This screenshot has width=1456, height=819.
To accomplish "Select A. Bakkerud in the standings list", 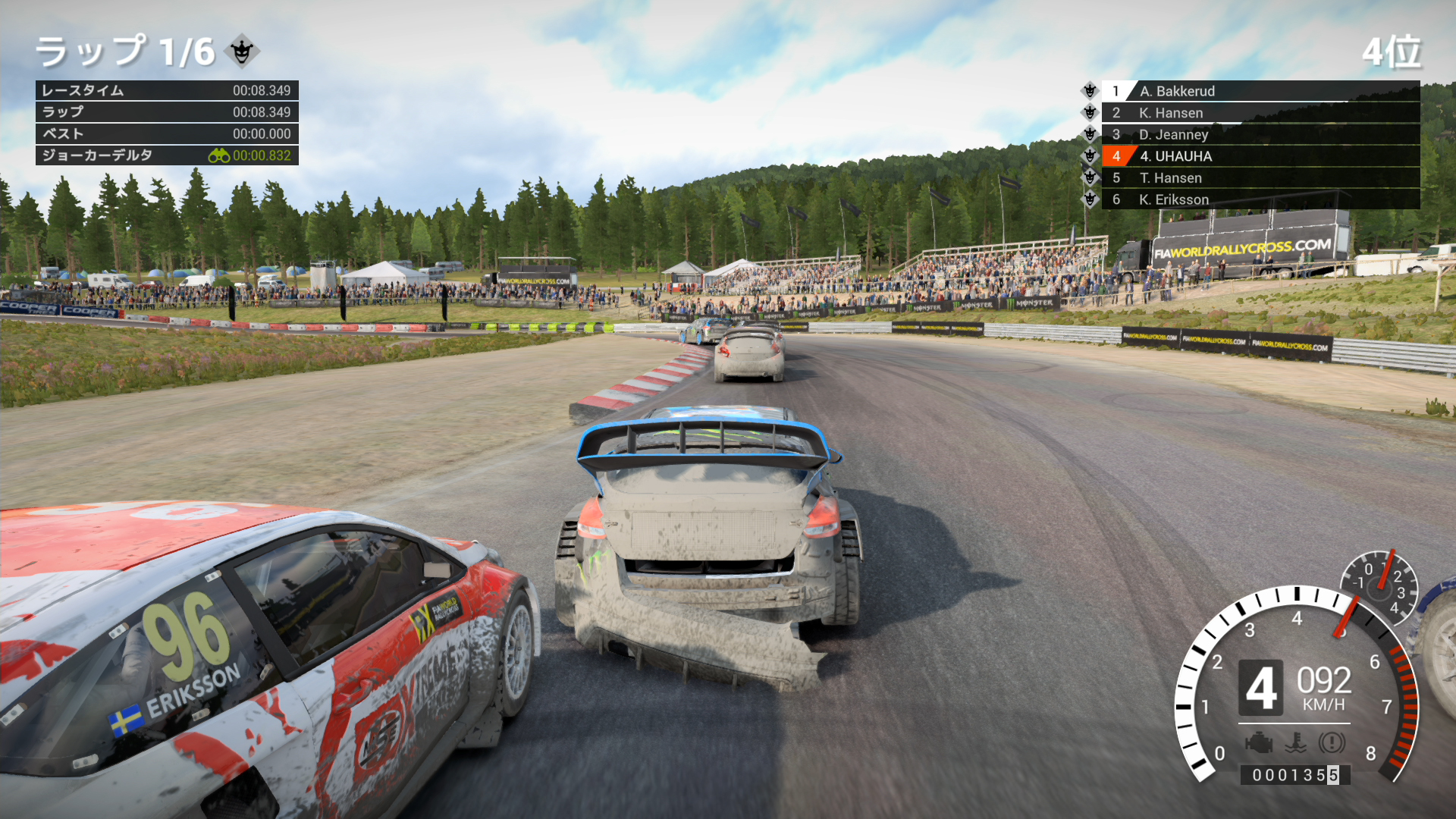I will pyautogui.click(x=1259, y=91).
